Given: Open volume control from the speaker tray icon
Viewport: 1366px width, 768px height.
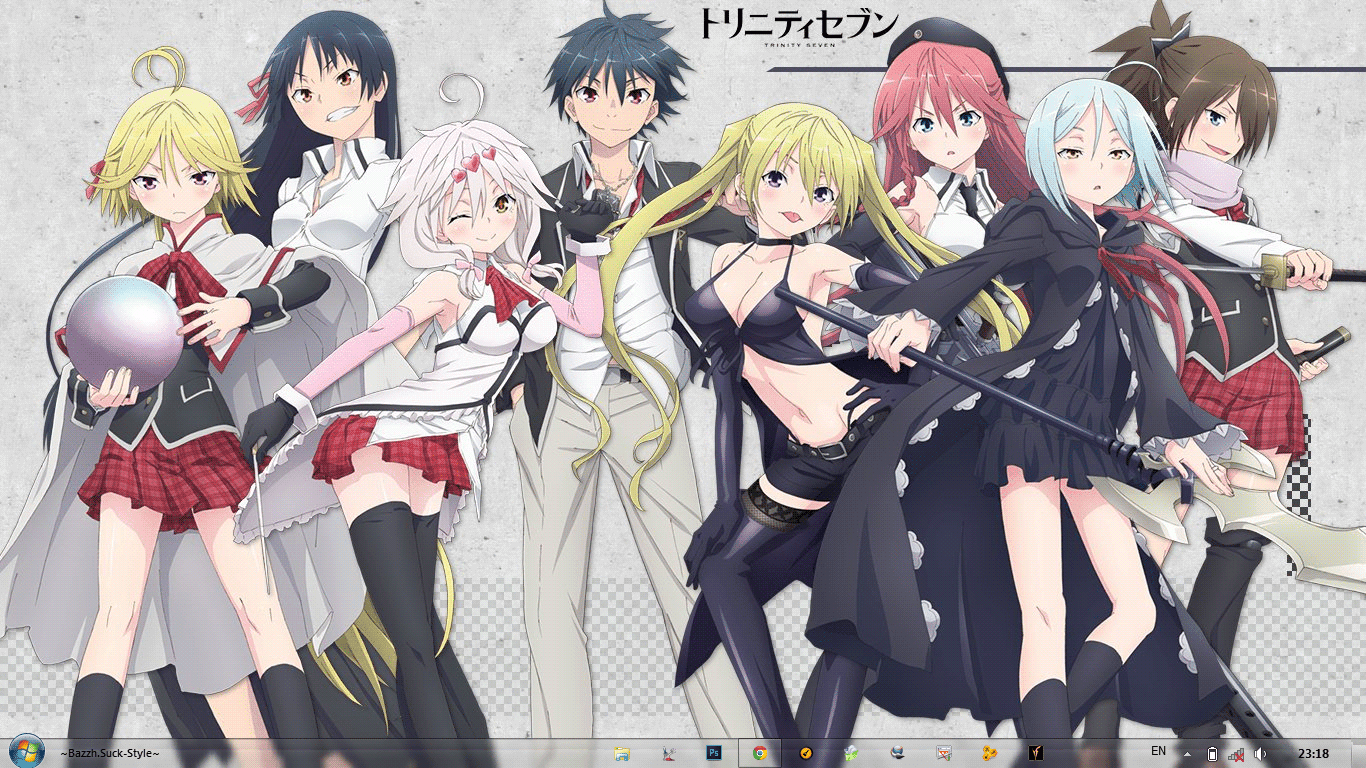Looking at the screenshot, I should pos(1260,753).
